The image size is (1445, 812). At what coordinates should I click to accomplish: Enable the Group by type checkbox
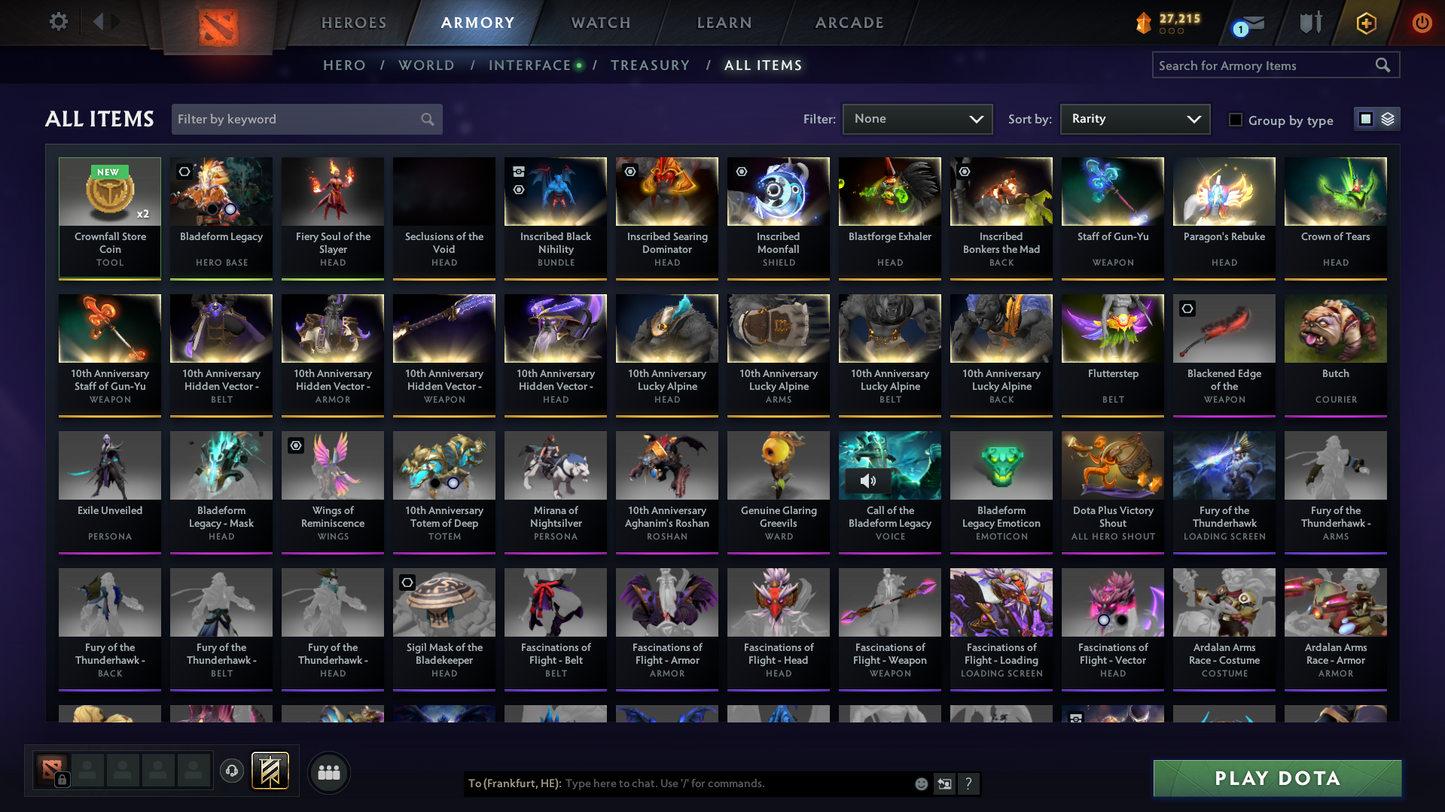tap(1235, 120)
